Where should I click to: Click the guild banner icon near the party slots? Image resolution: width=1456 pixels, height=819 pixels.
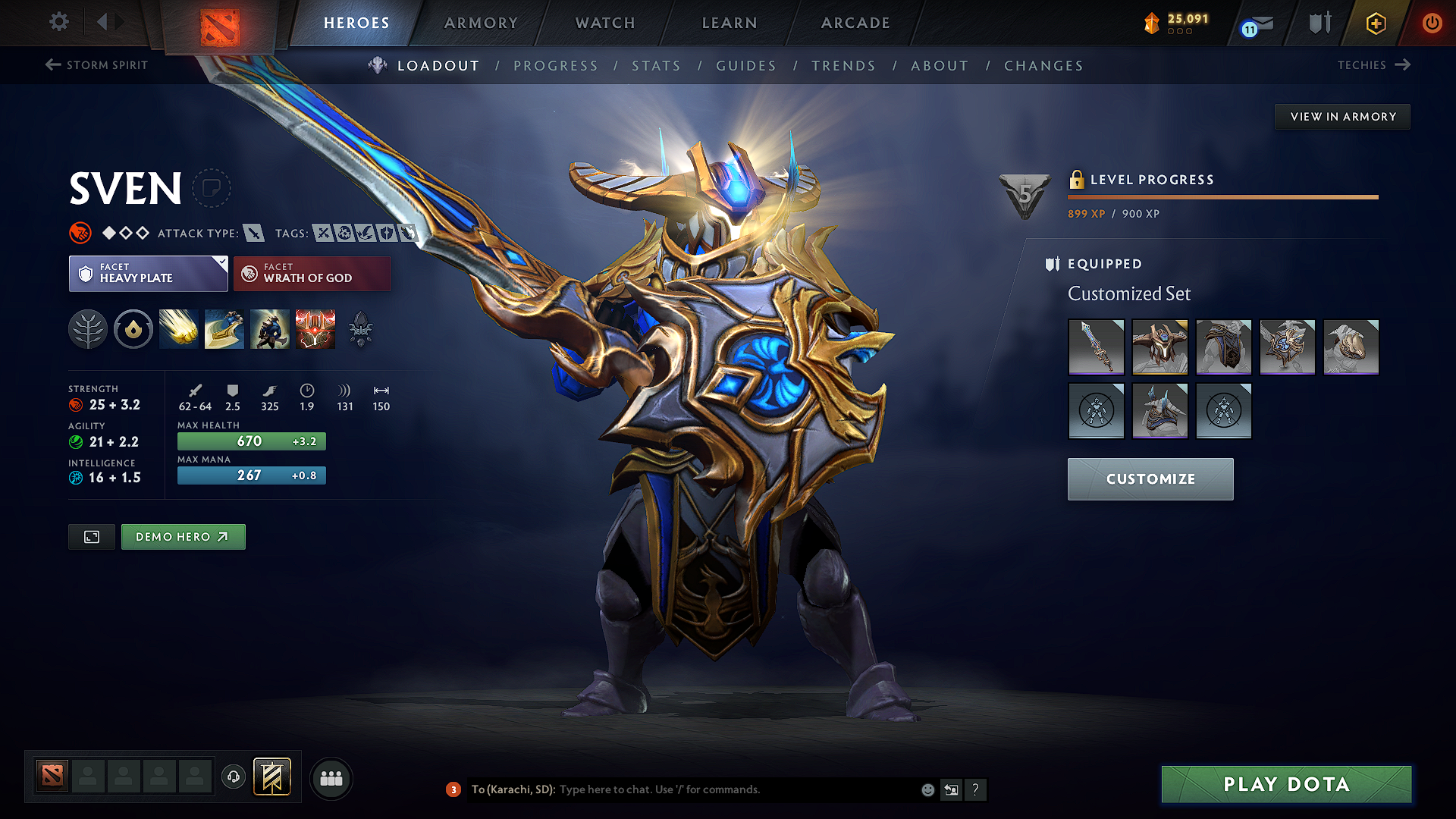click(x=271, y=777)
